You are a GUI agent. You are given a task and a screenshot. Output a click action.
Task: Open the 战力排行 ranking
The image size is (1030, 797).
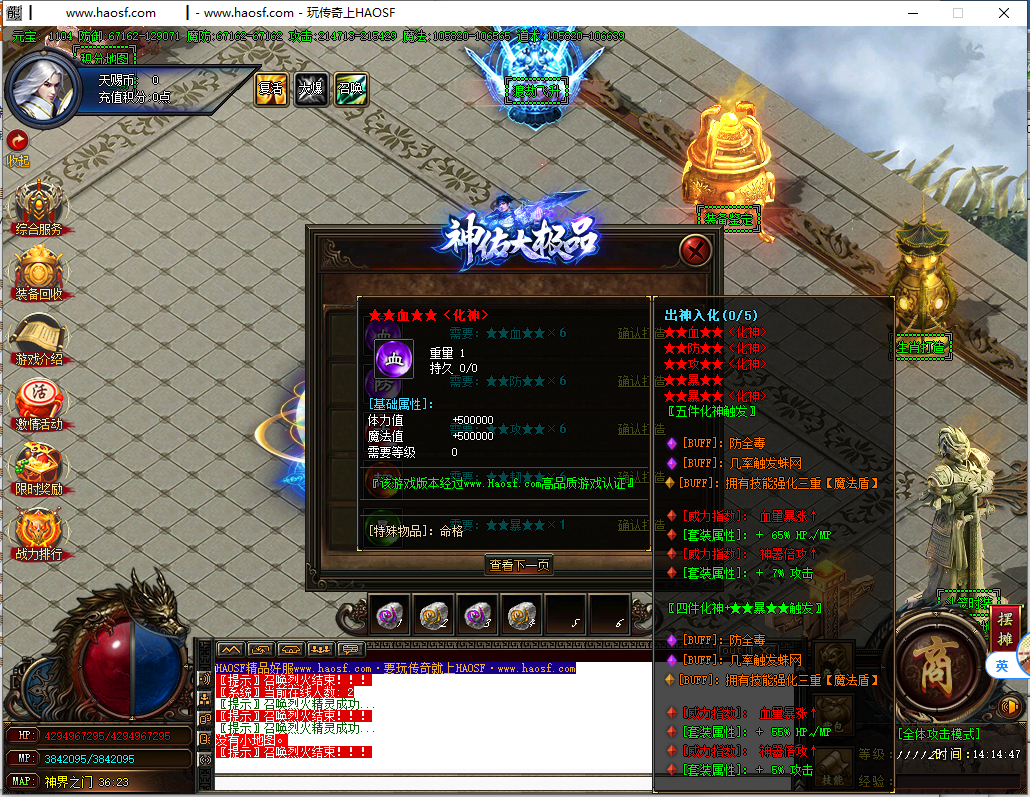pos(38,532)
